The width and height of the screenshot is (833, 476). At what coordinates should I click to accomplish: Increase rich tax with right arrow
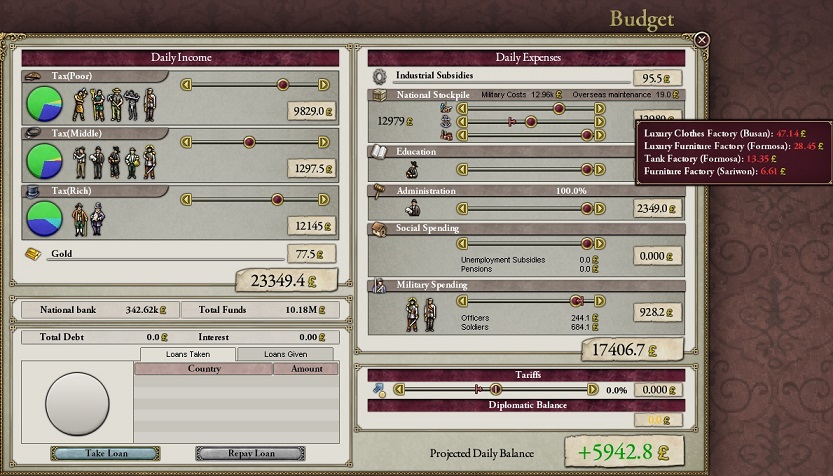coord(323,199)
